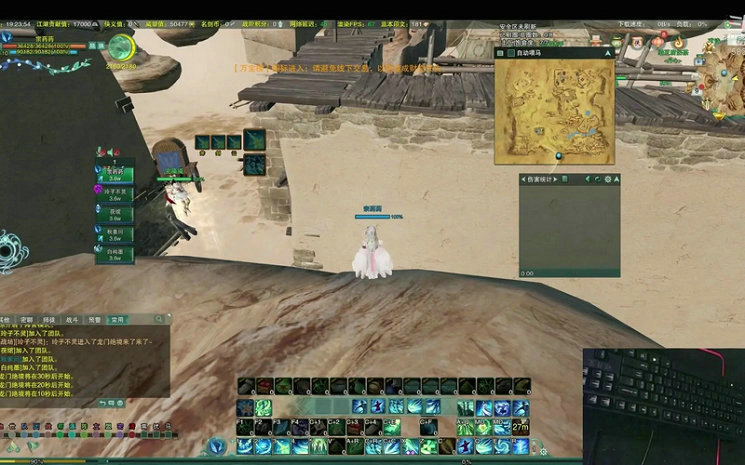Viewport: 745px width, 465px height.
Task: Click the round blue emblem button left of hotbar
Action: 217,446
